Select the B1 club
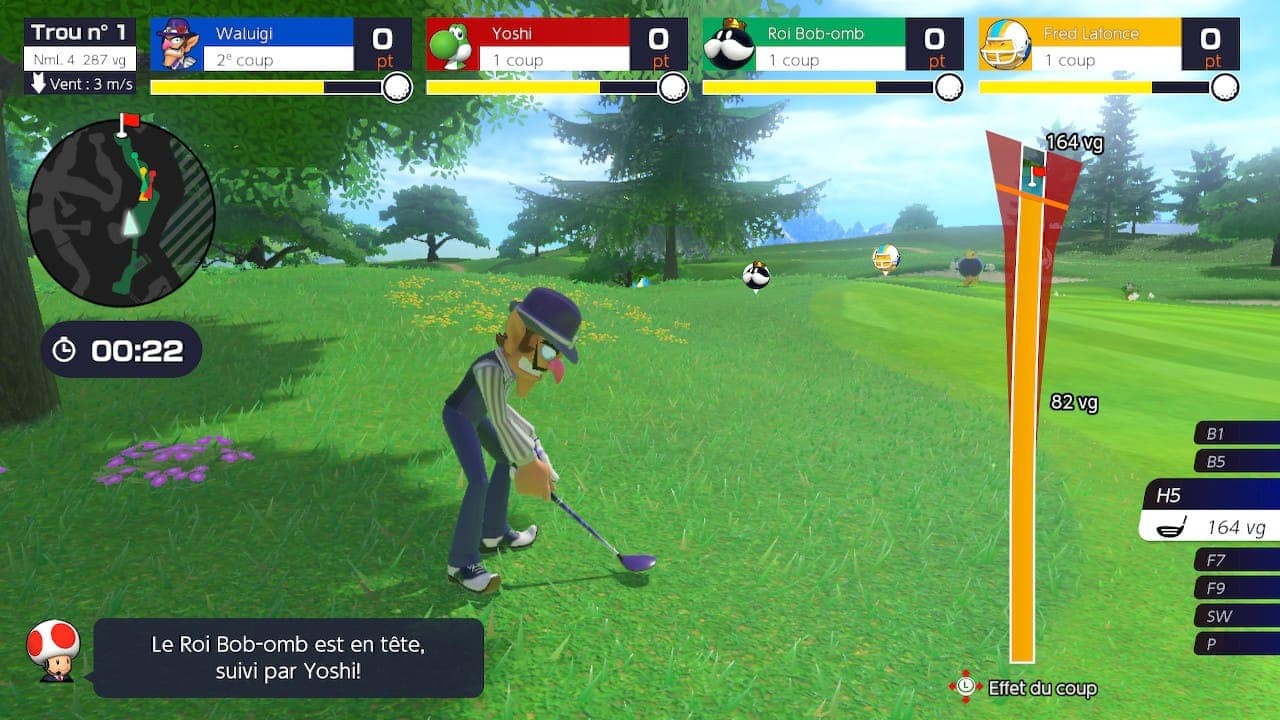The height and width of the screenshot is (720, 1280). [1236, 434]
